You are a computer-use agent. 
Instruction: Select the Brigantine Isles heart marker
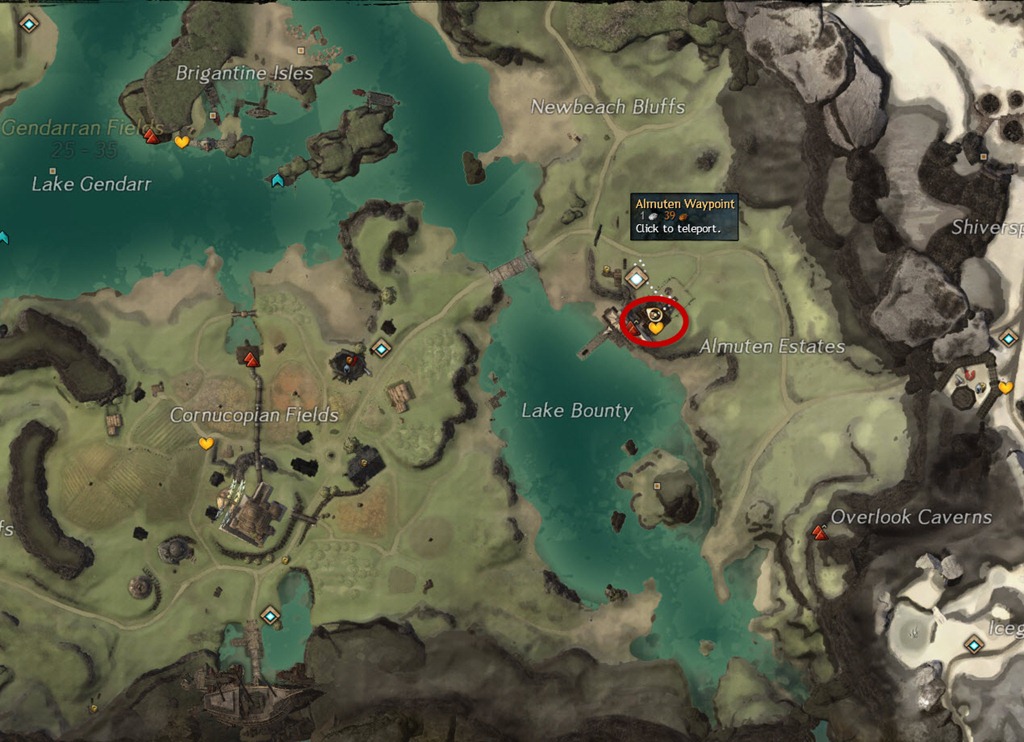[x=181, y=142]
